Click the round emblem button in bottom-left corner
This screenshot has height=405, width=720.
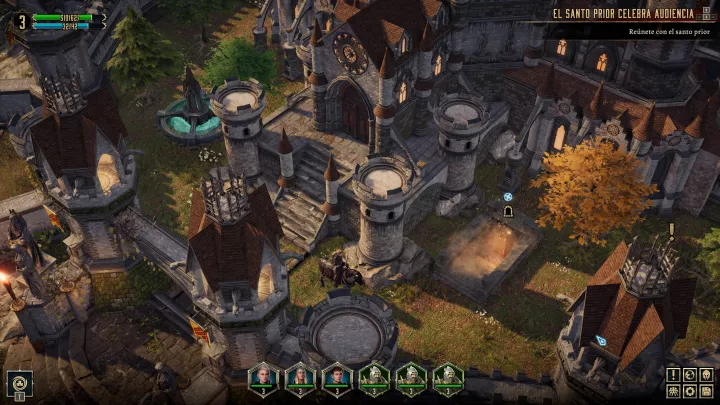coord(20,382)
